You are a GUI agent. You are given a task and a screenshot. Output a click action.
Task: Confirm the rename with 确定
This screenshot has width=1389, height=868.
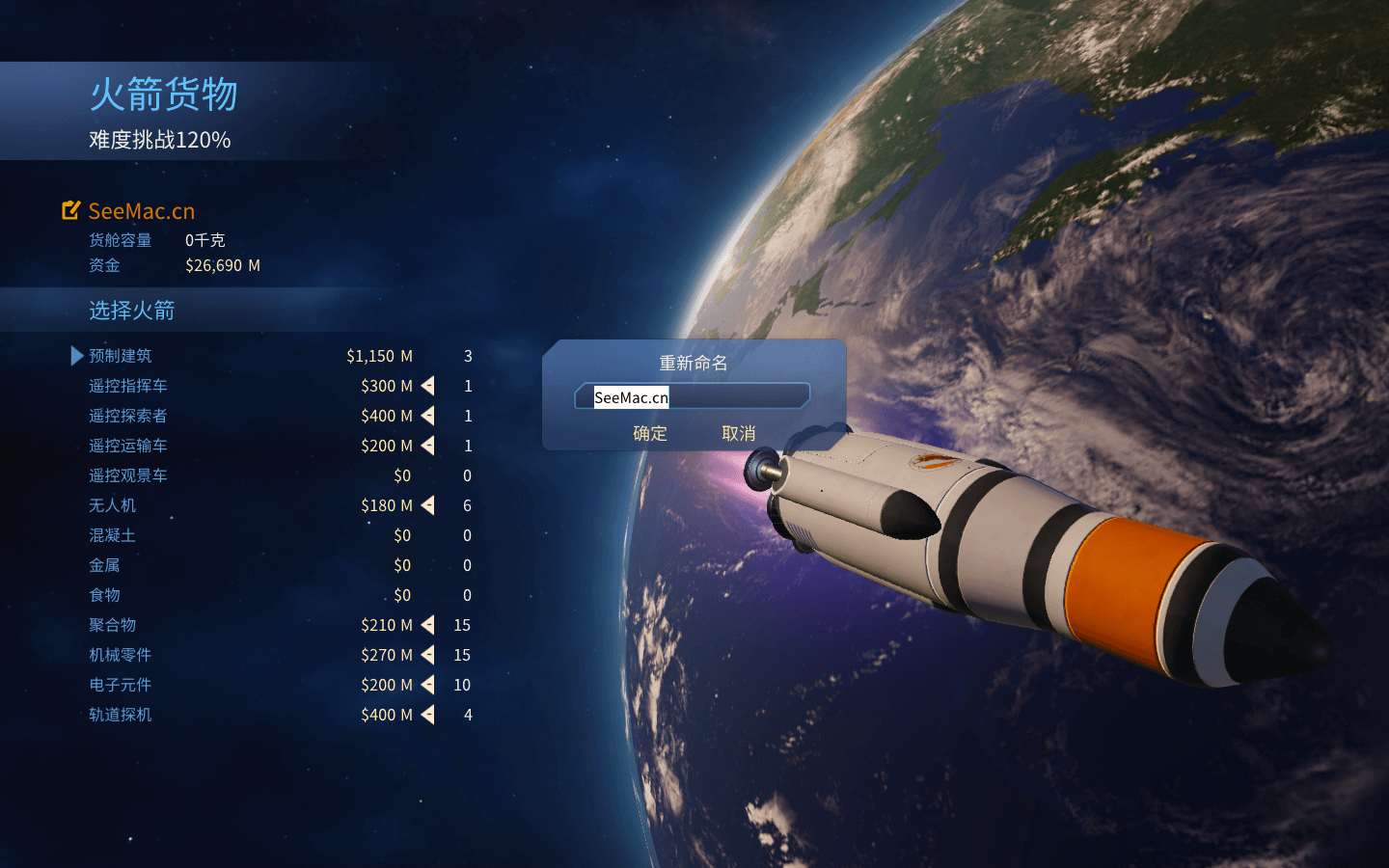(650, 434)
